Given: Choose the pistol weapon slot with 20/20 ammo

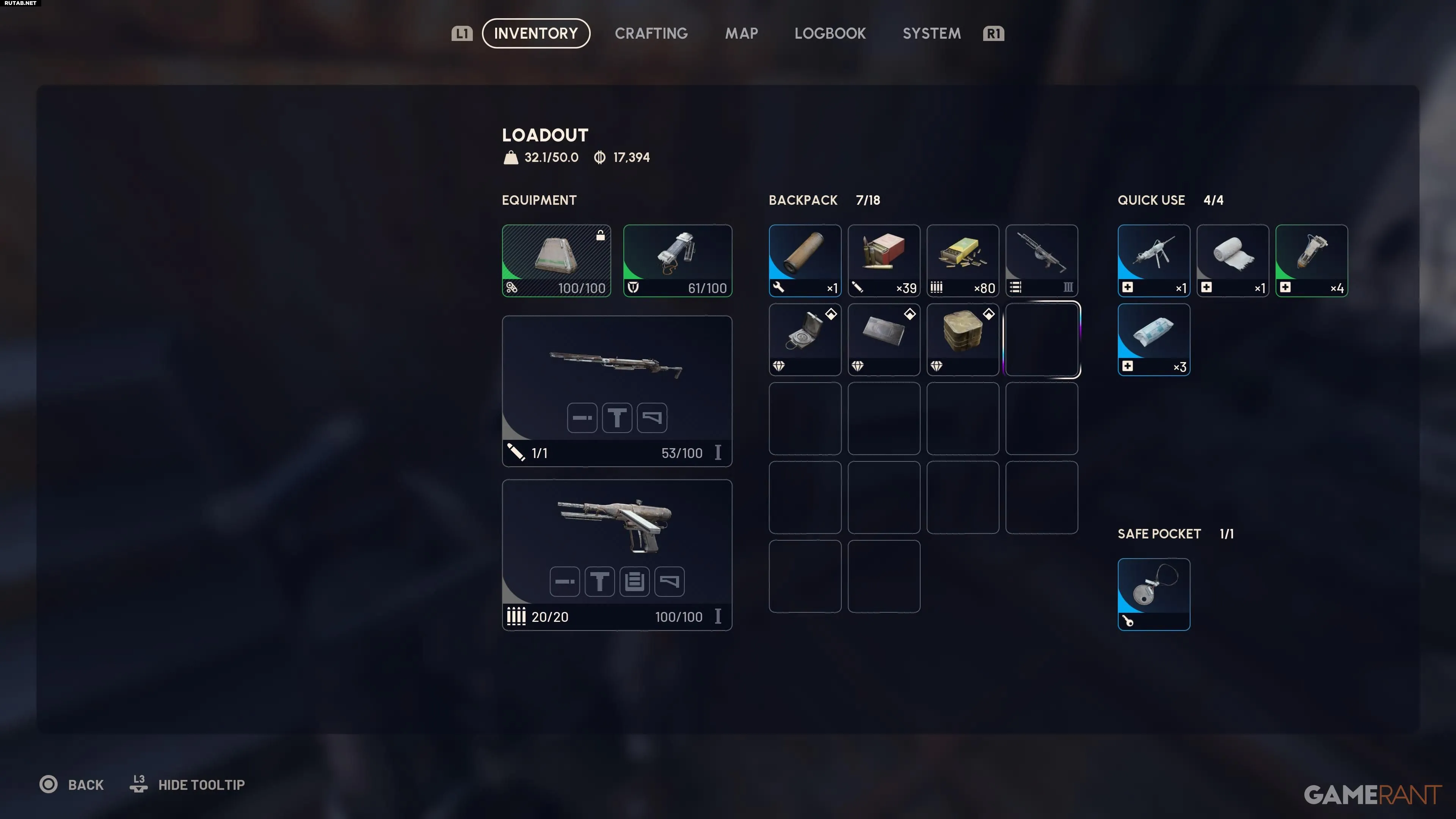Looking at the screenshot, I should point(617,554).
